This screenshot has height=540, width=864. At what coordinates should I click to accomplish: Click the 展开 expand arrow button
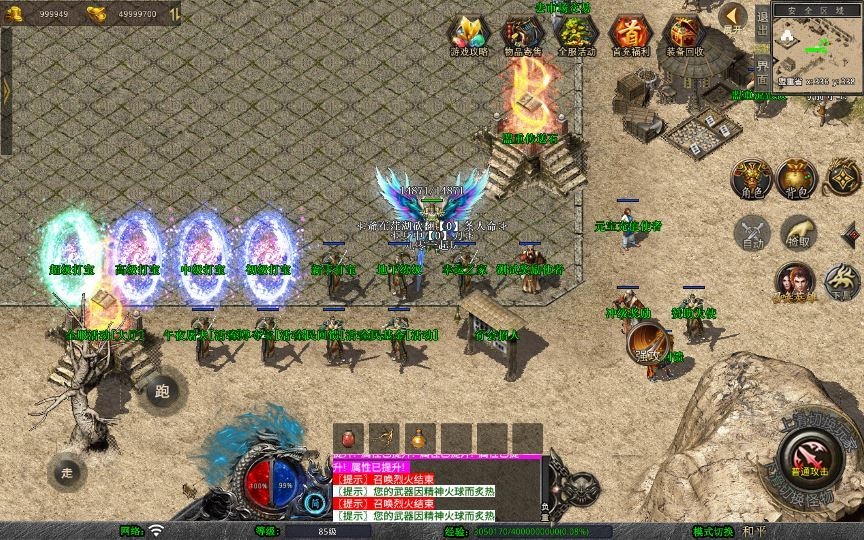734,16
